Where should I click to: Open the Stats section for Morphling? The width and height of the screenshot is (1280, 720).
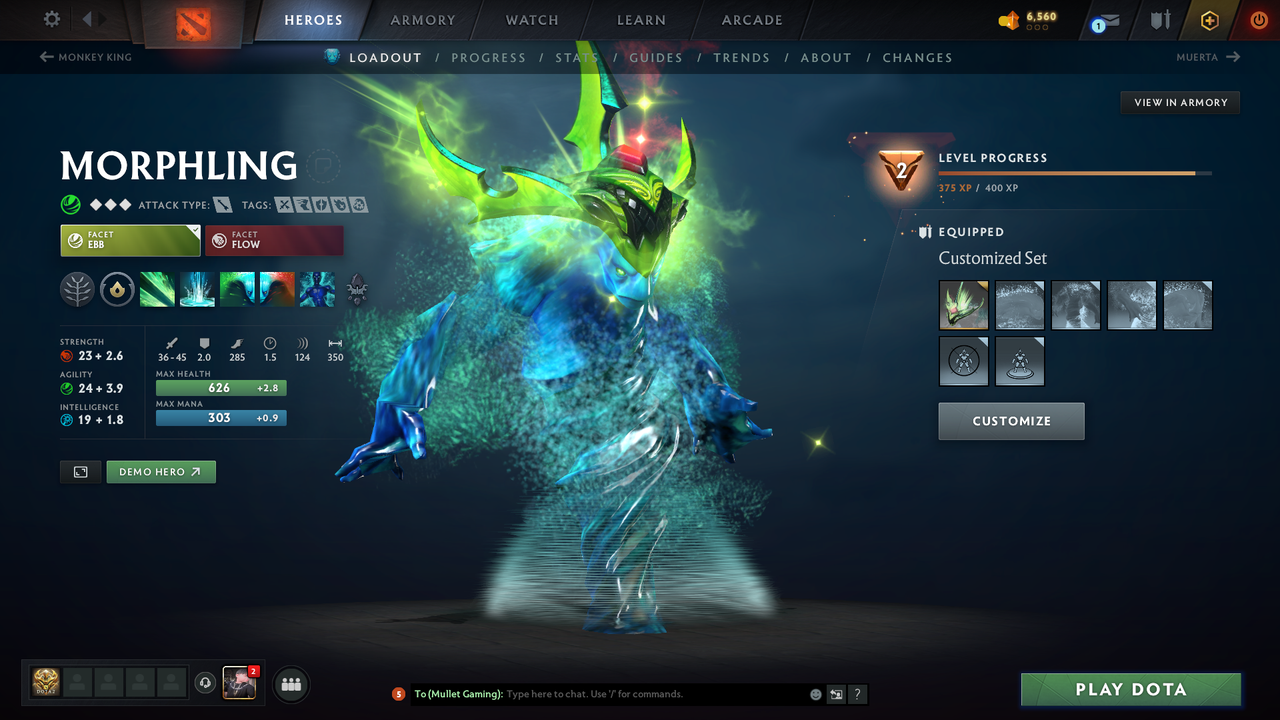tap(576, 57)
